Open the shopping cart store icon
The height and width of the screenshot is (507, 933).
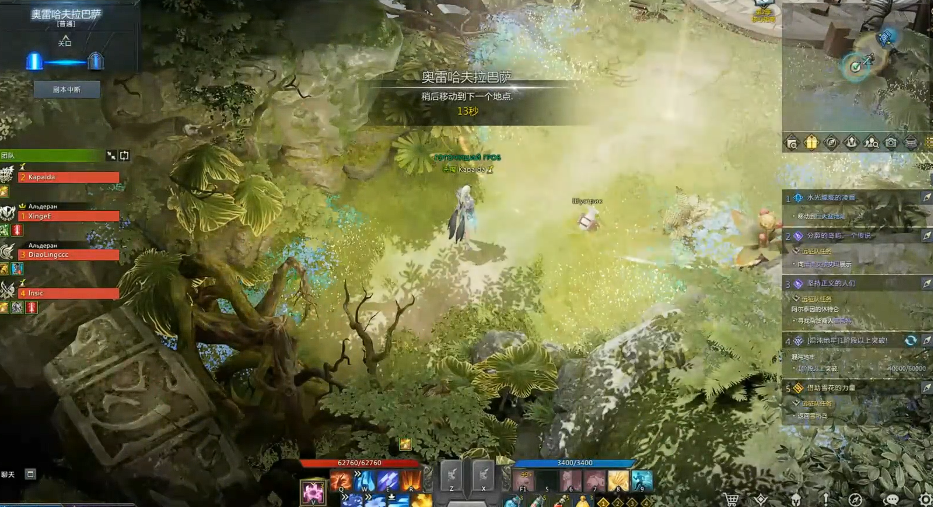(x=731, y=498)
